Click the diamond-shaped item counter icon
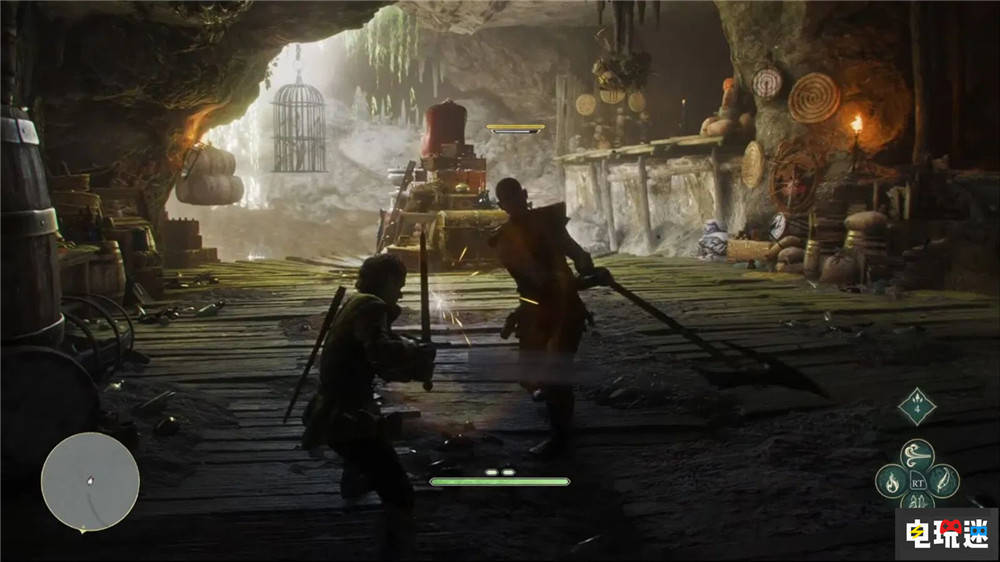1000x562 pixels. point(916,407)
